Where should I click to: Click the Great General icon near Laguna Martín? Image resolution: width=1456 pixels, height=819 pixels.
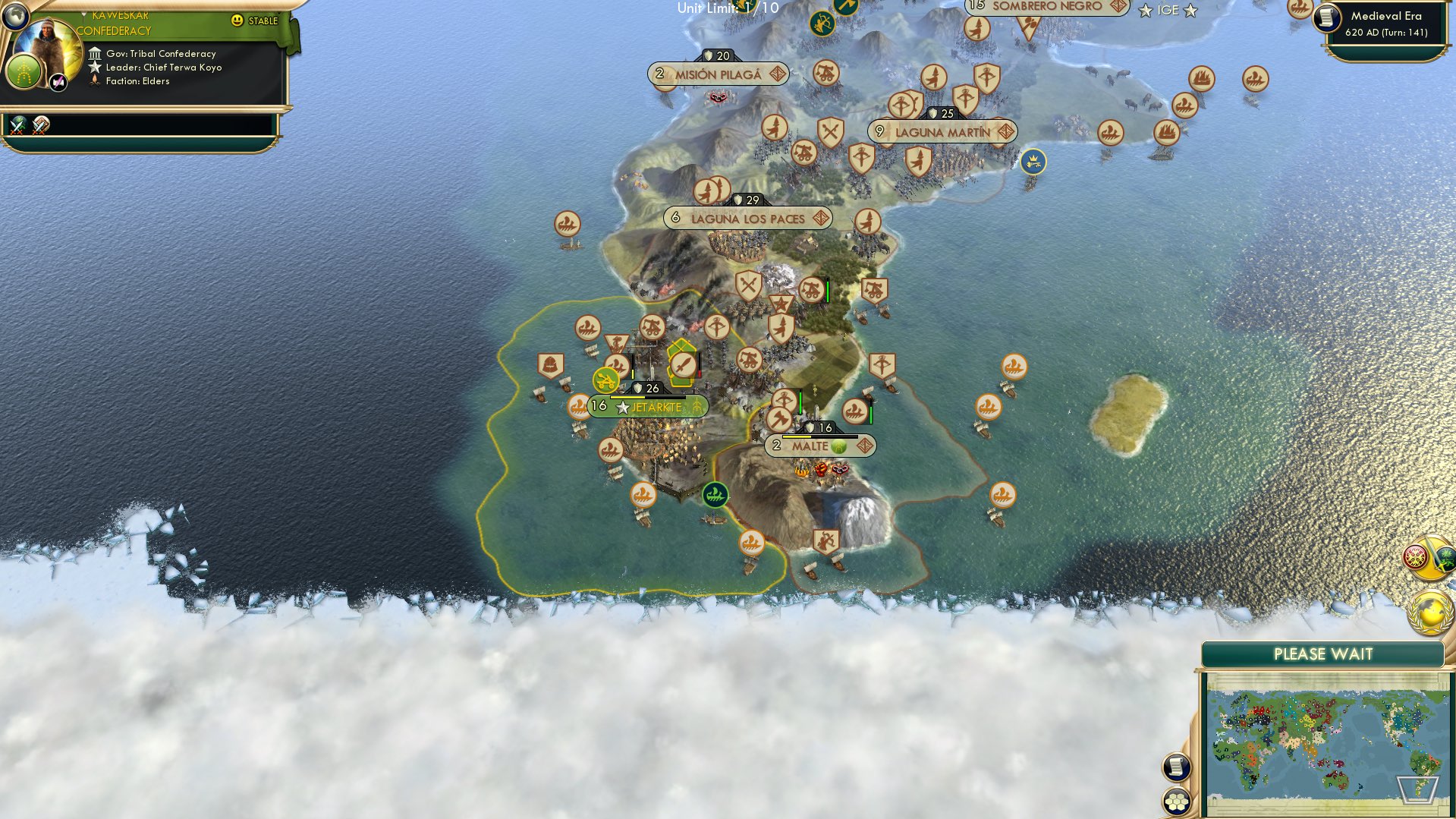(1033, 162)
